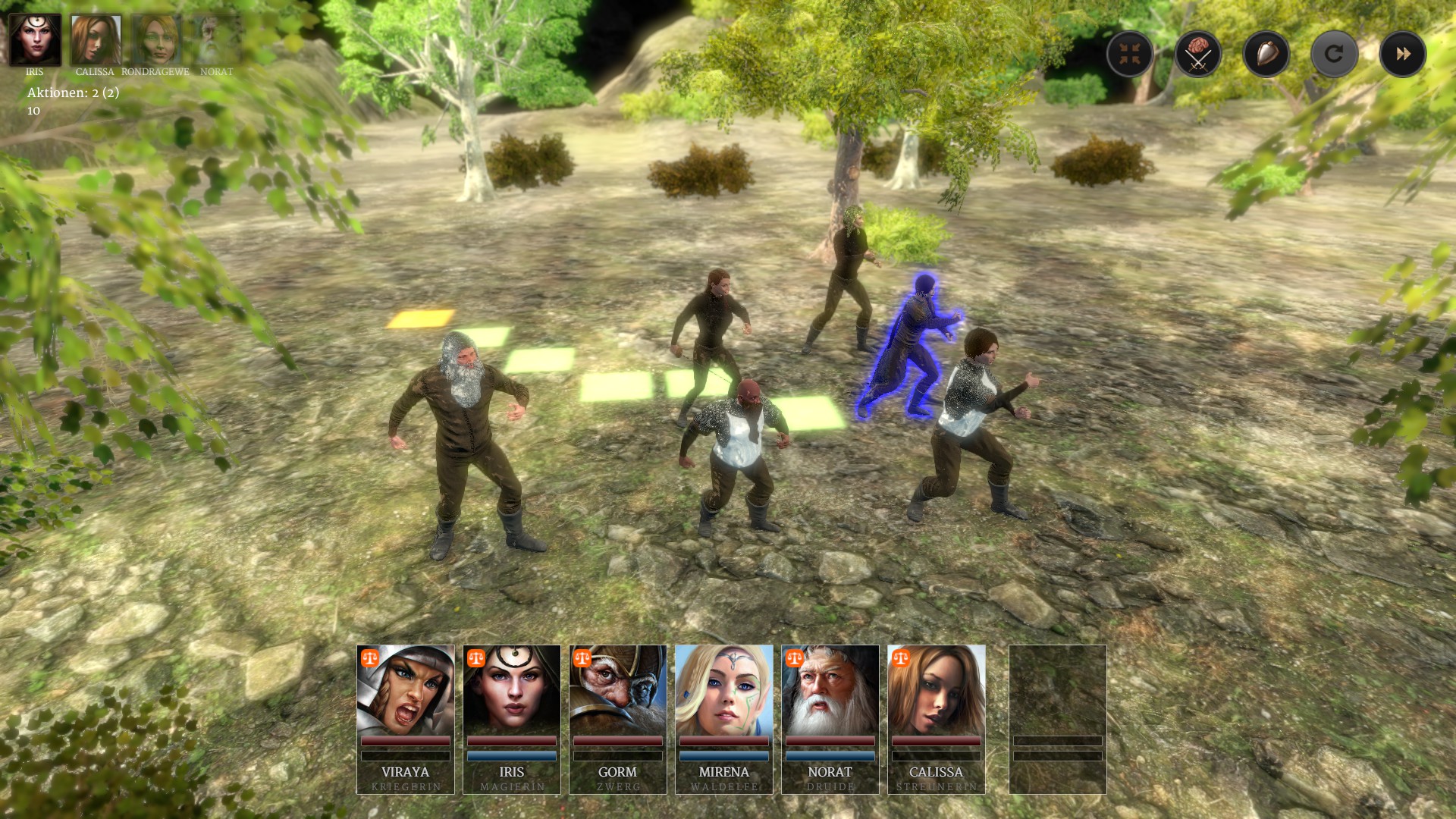Click the circular arrow redo button

point(1334,54)
